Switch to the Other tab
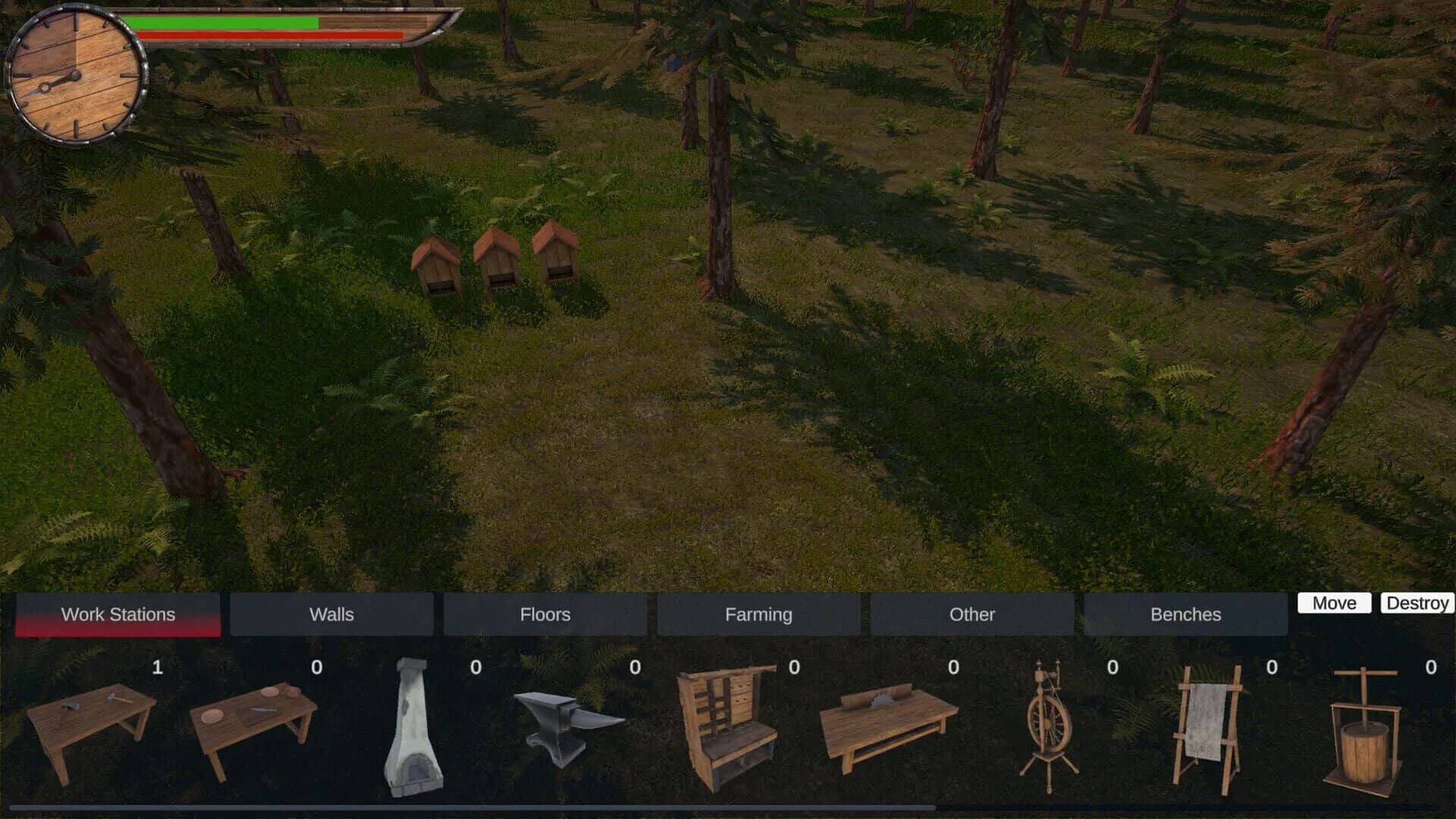Image resolution: width=1456 pixels, height=819 pixels. [x=973, y=614]
